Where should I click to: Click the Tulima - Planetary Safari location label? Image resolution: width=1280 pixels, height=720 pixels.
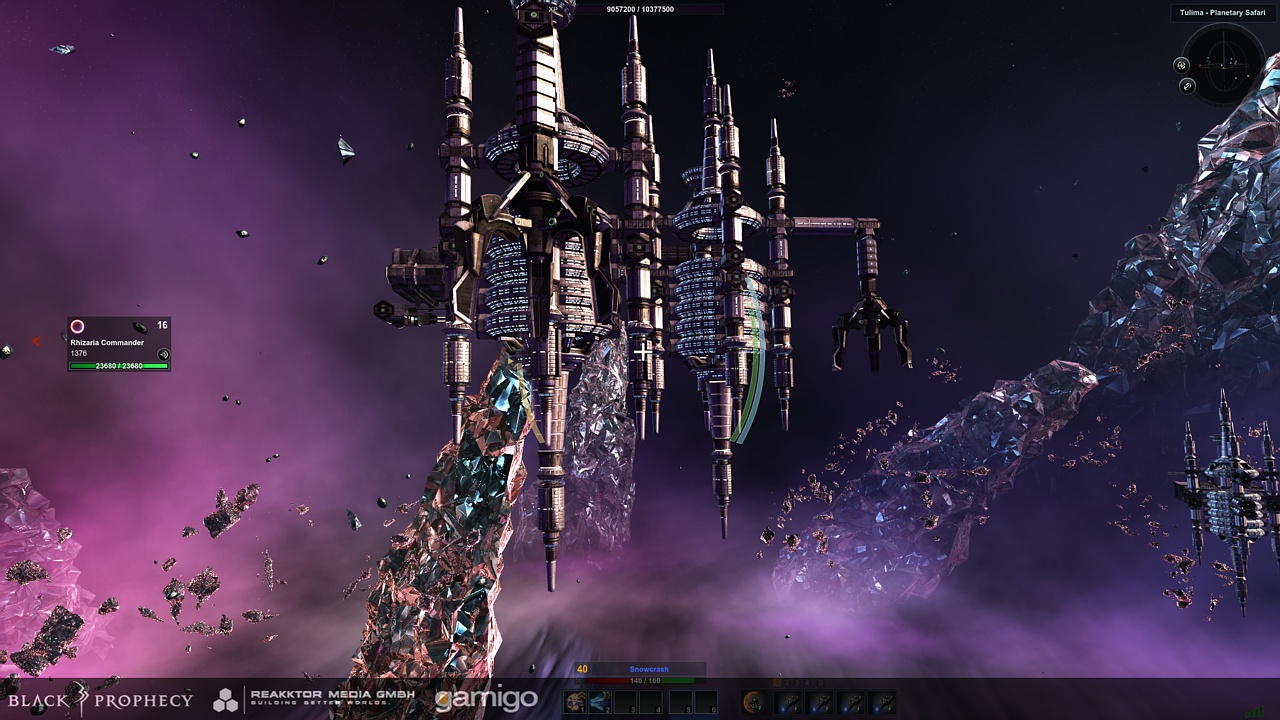(1222, 13)
